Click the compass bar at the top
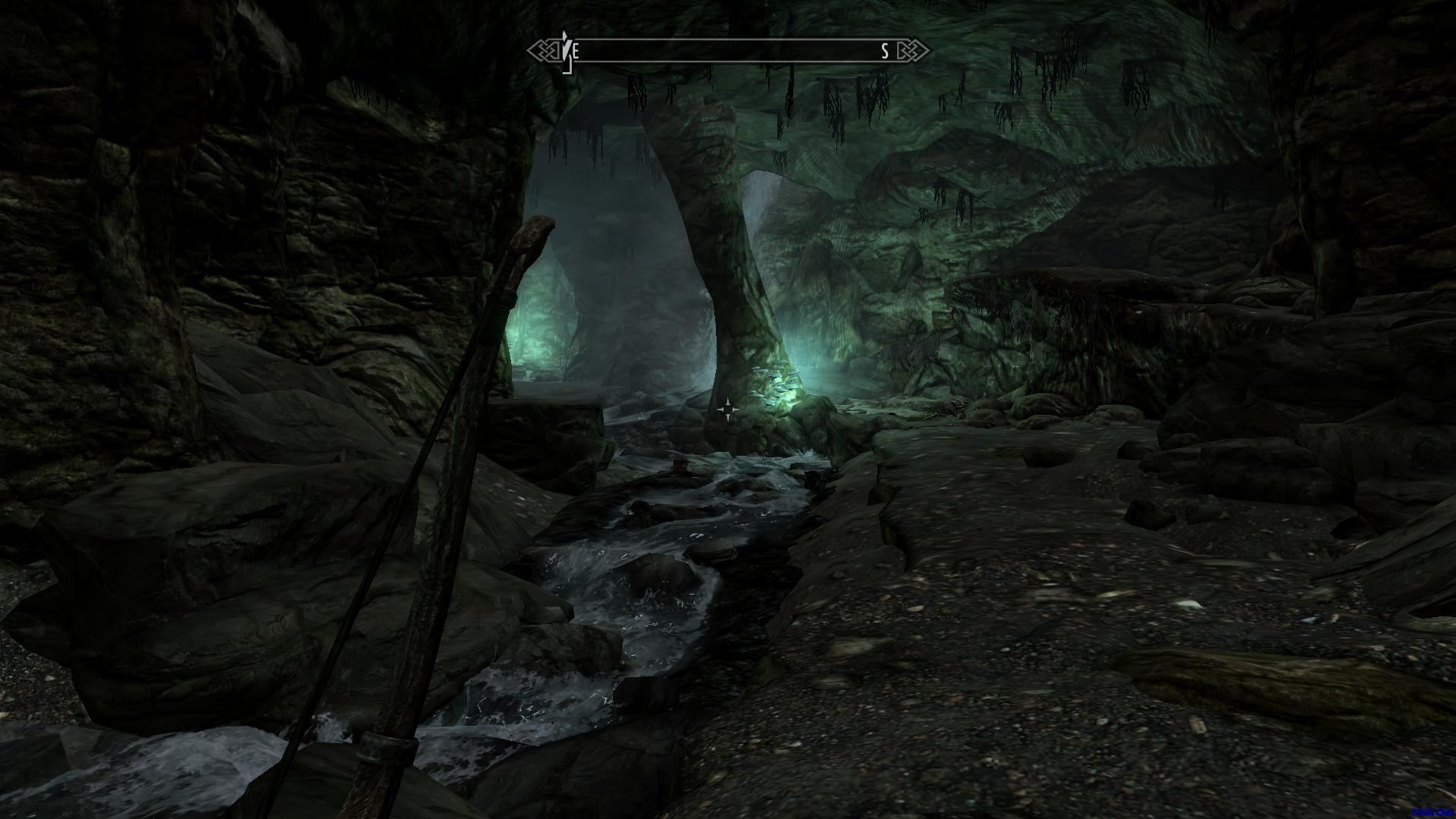 [x=728, y=51]
